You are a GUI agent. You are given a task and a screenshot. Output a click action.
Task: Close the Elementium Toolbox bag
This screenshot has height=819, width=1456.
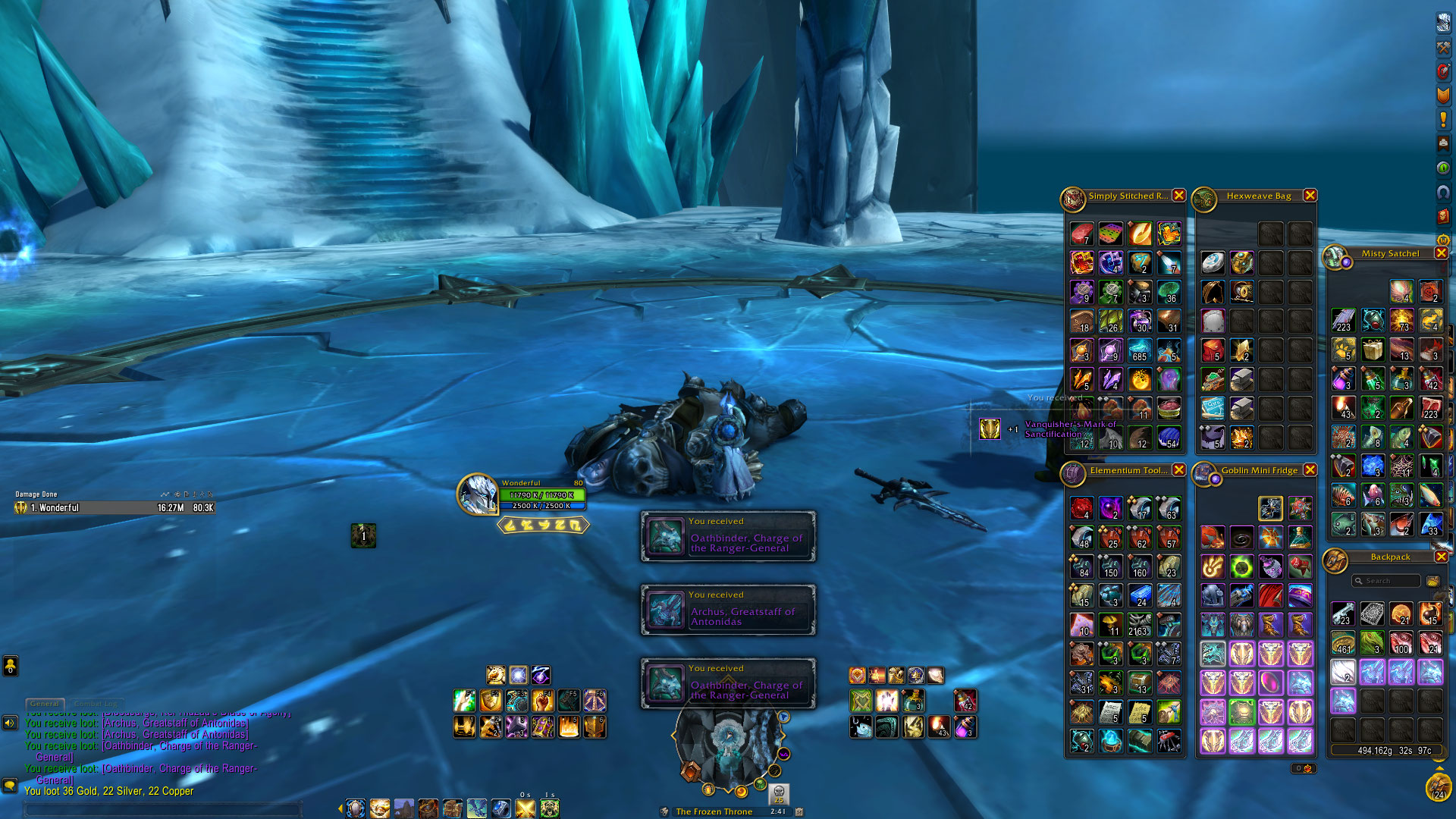coord(1178,470)
